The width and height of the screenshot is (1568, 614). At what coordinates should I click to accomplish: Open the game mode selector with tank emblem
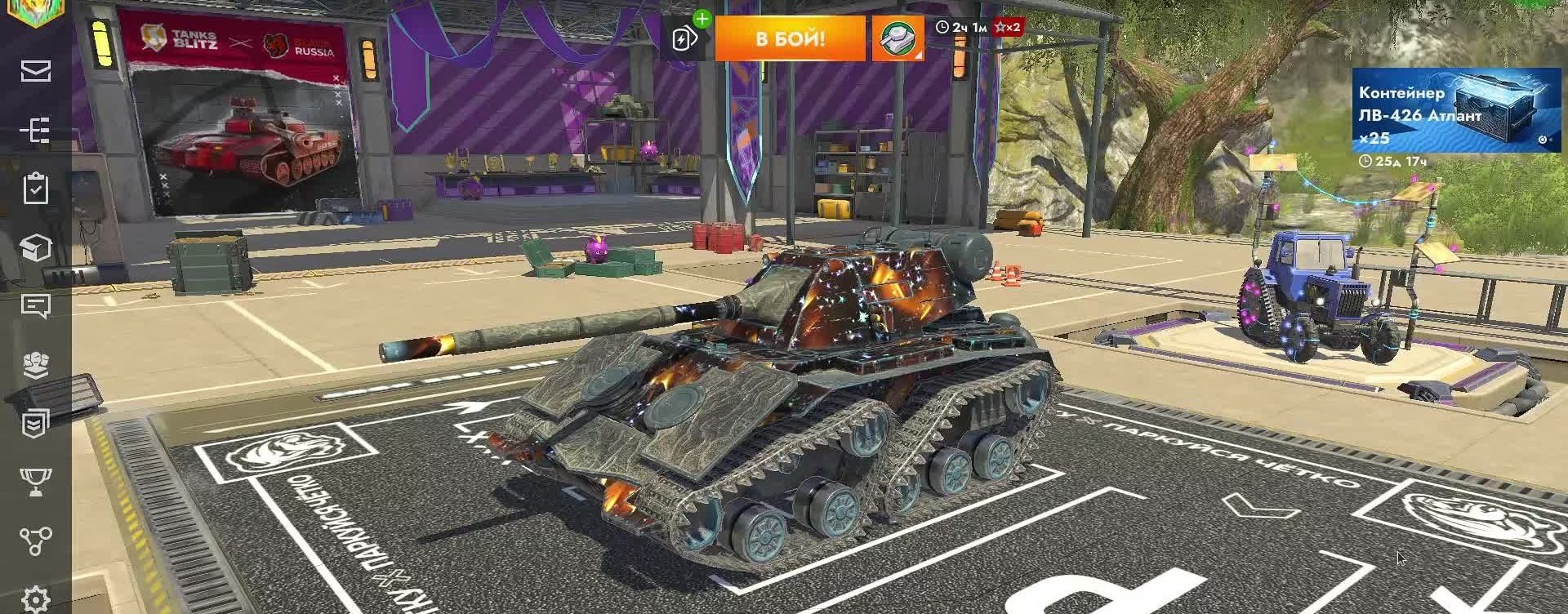pos(898,37)
